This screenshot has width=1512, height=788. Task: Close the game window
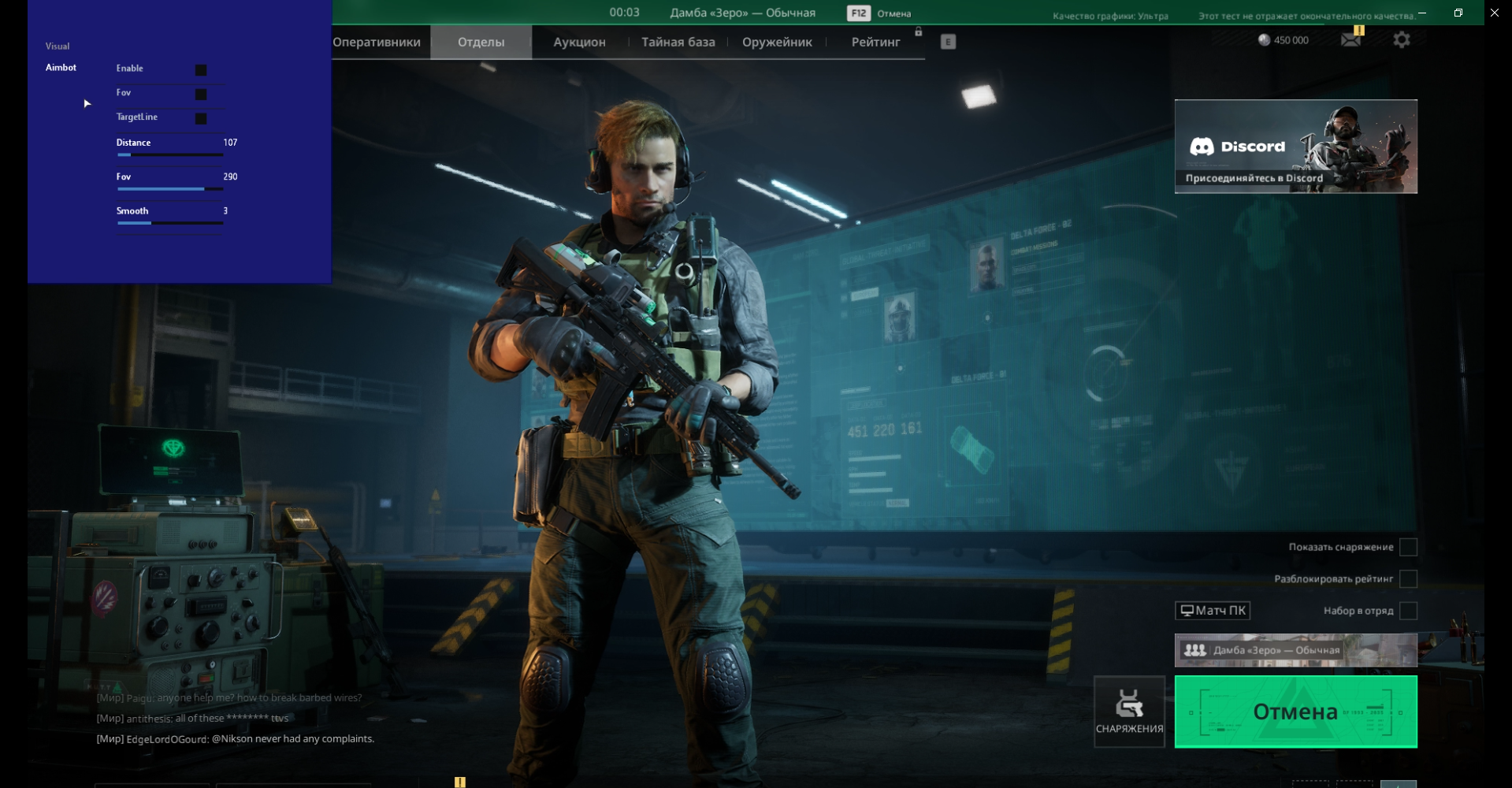[x=1495, y=13]
